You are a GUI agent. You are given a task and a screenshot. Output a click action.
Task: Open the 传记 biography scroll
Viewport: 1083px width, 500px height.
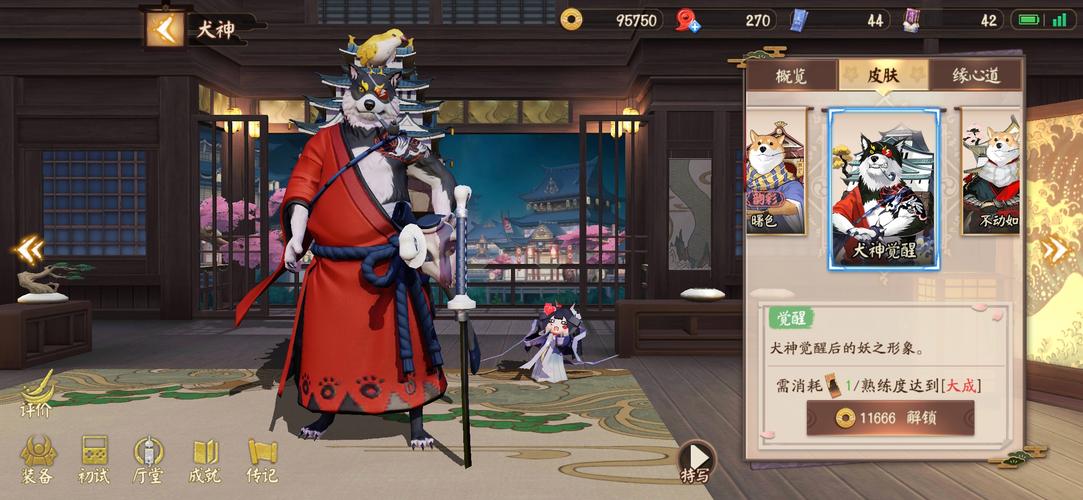pyautogui.click(x=262, y=460)
